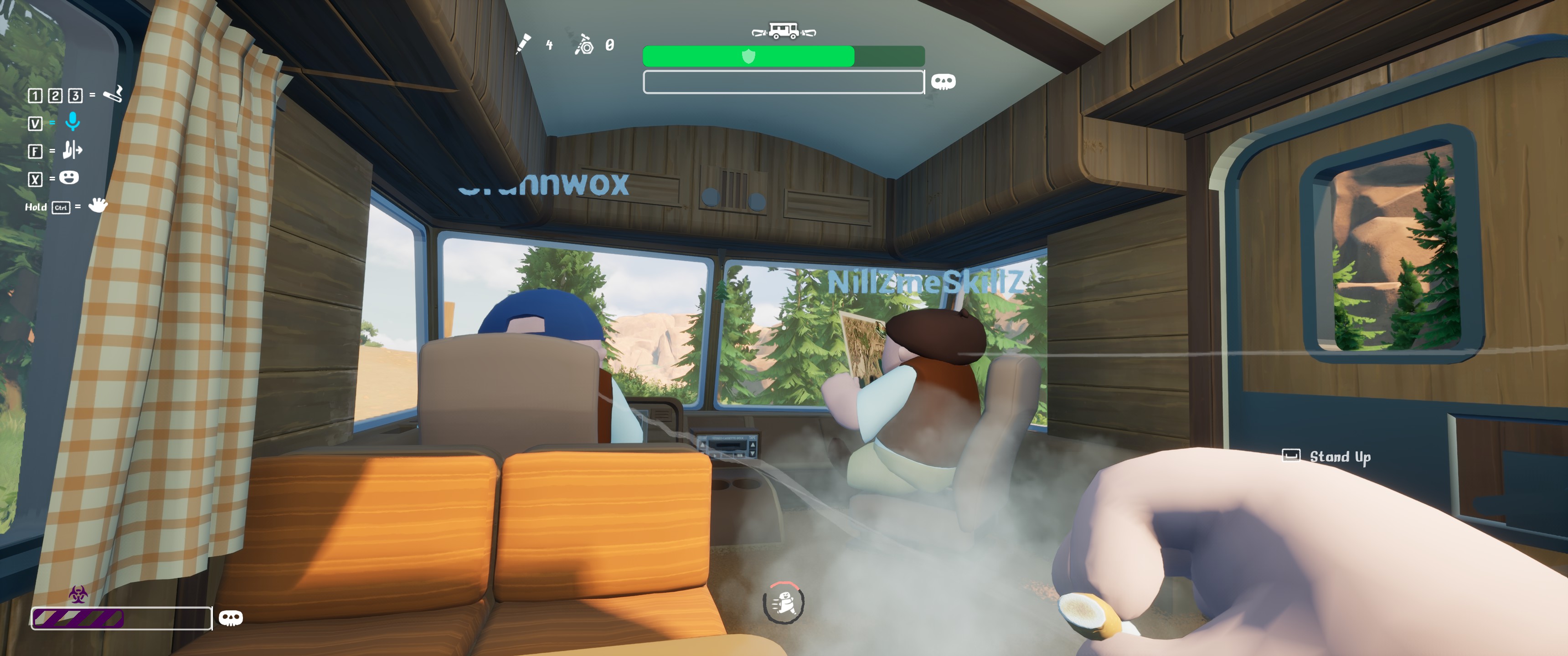The height and width of the screenshot is (656, 1568).
Task: Click the purple biohazard icon
Action: (78, 594)
